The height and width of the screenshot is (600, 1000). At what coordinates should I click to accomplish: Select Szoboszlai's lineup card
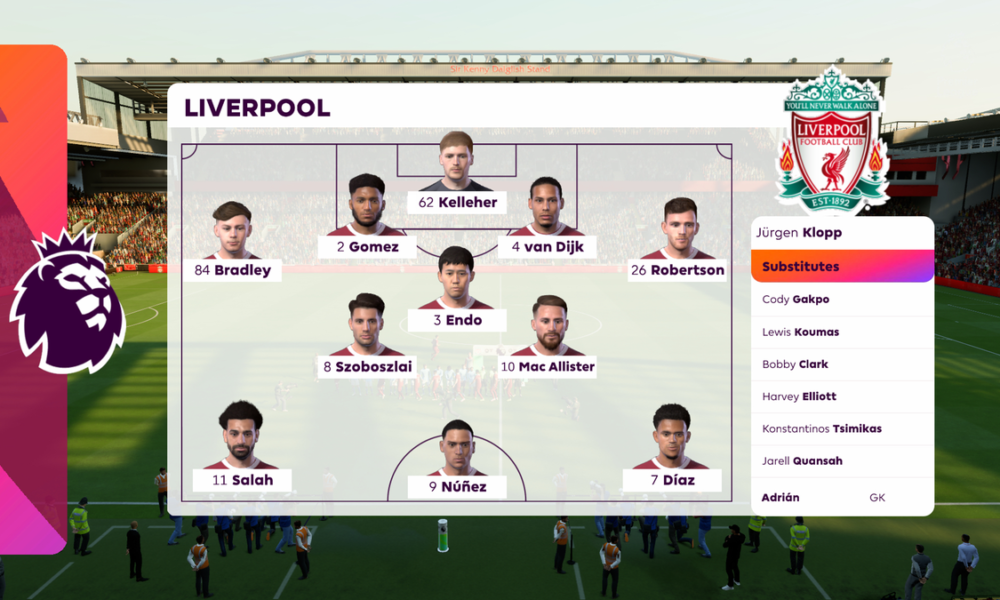[367, 366]
